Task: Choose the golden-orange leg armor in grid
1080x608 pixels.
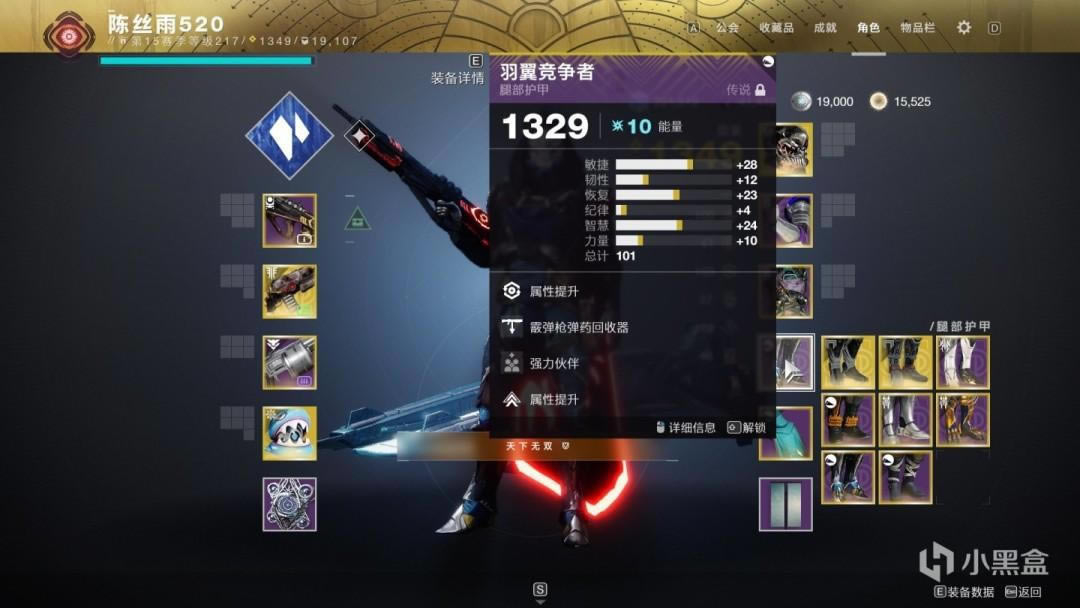Action: coord(963,420)
